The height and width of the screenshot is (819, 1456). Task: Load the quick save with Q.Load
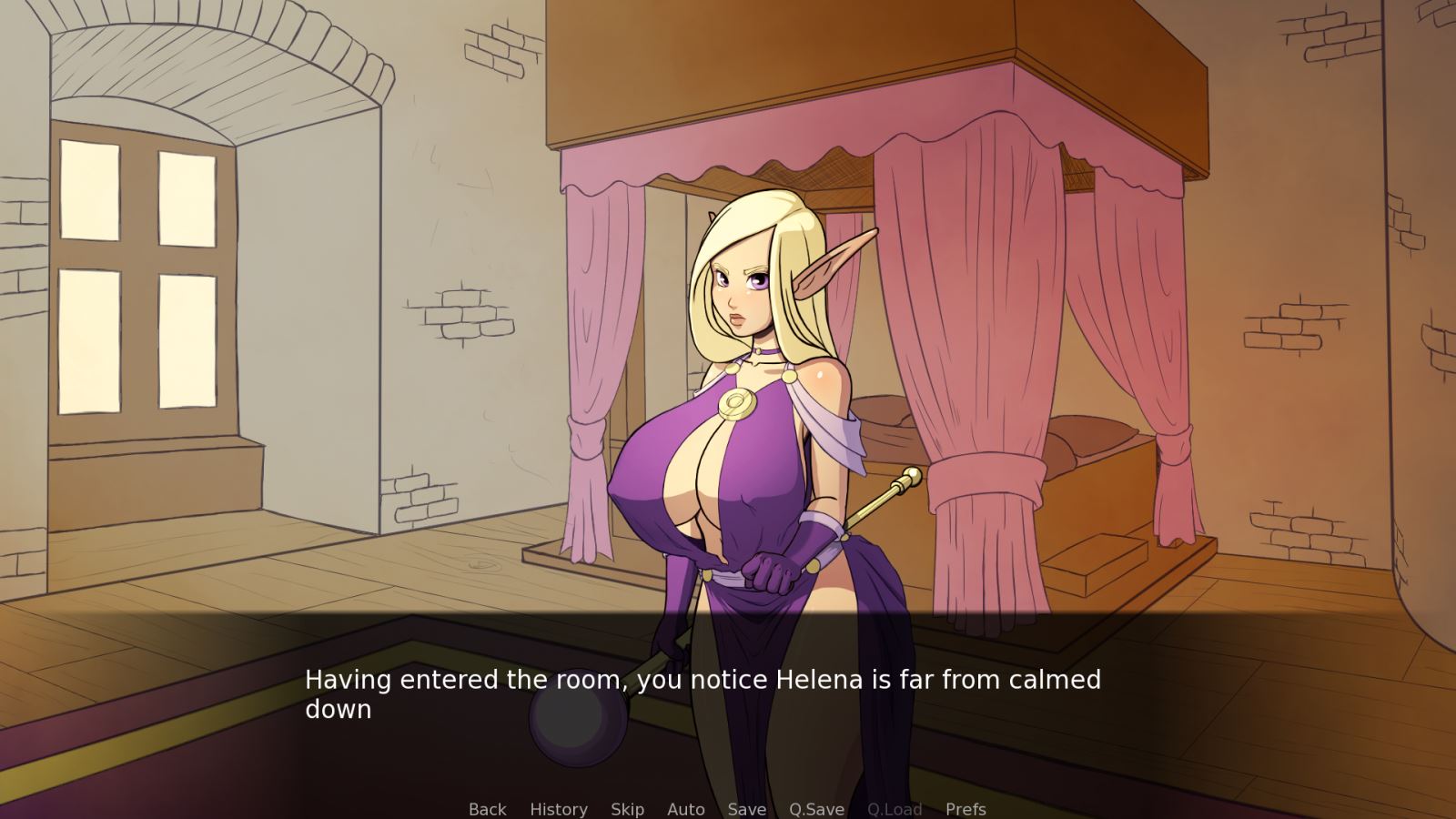895,809
